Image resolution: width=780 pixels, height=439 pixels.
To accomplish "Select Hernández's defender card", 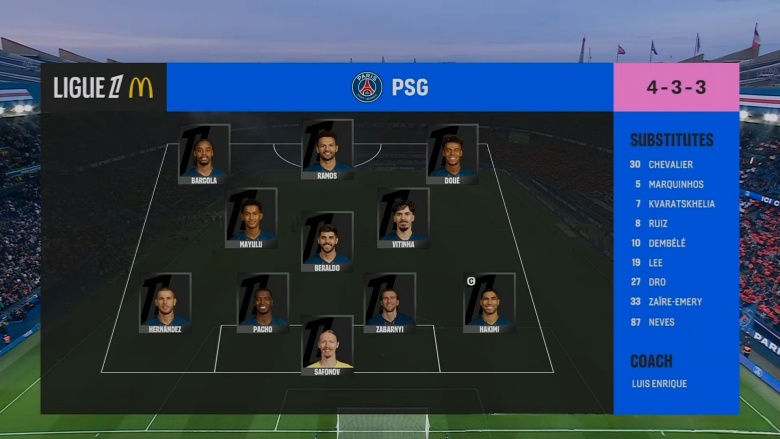I will click(x=165, y=302).
